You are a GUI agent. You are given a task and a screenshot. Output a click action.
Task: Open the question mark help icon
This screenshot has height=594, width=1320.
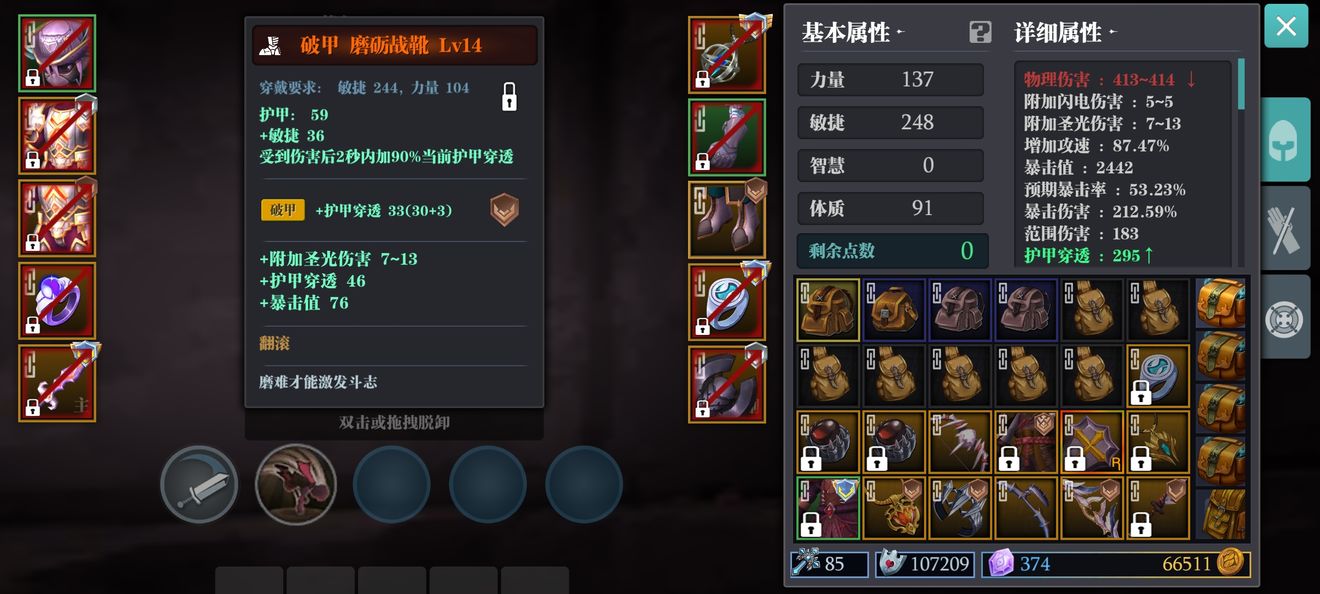click(980, 32)
